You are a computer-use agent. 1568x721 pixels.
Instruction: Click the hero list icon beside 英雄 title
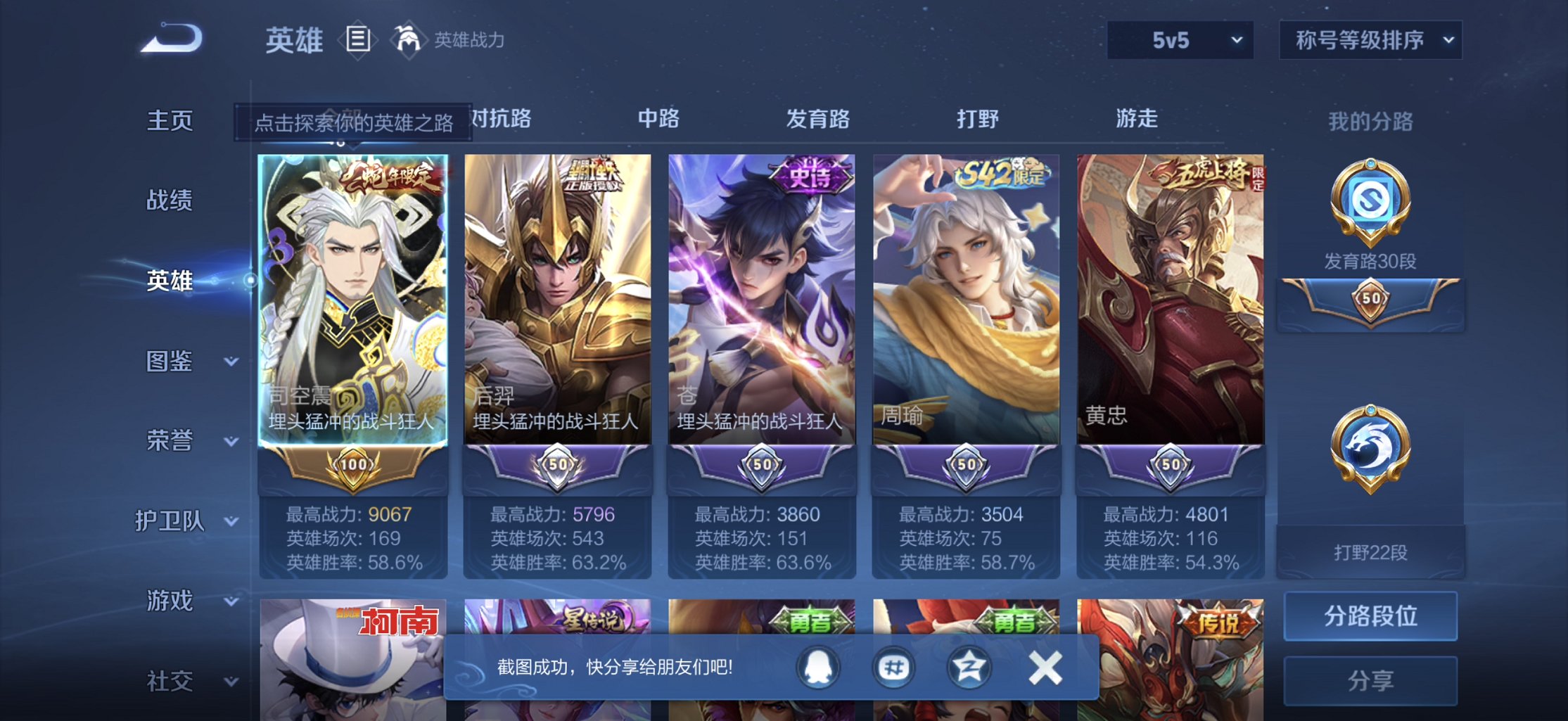point(357,39)
